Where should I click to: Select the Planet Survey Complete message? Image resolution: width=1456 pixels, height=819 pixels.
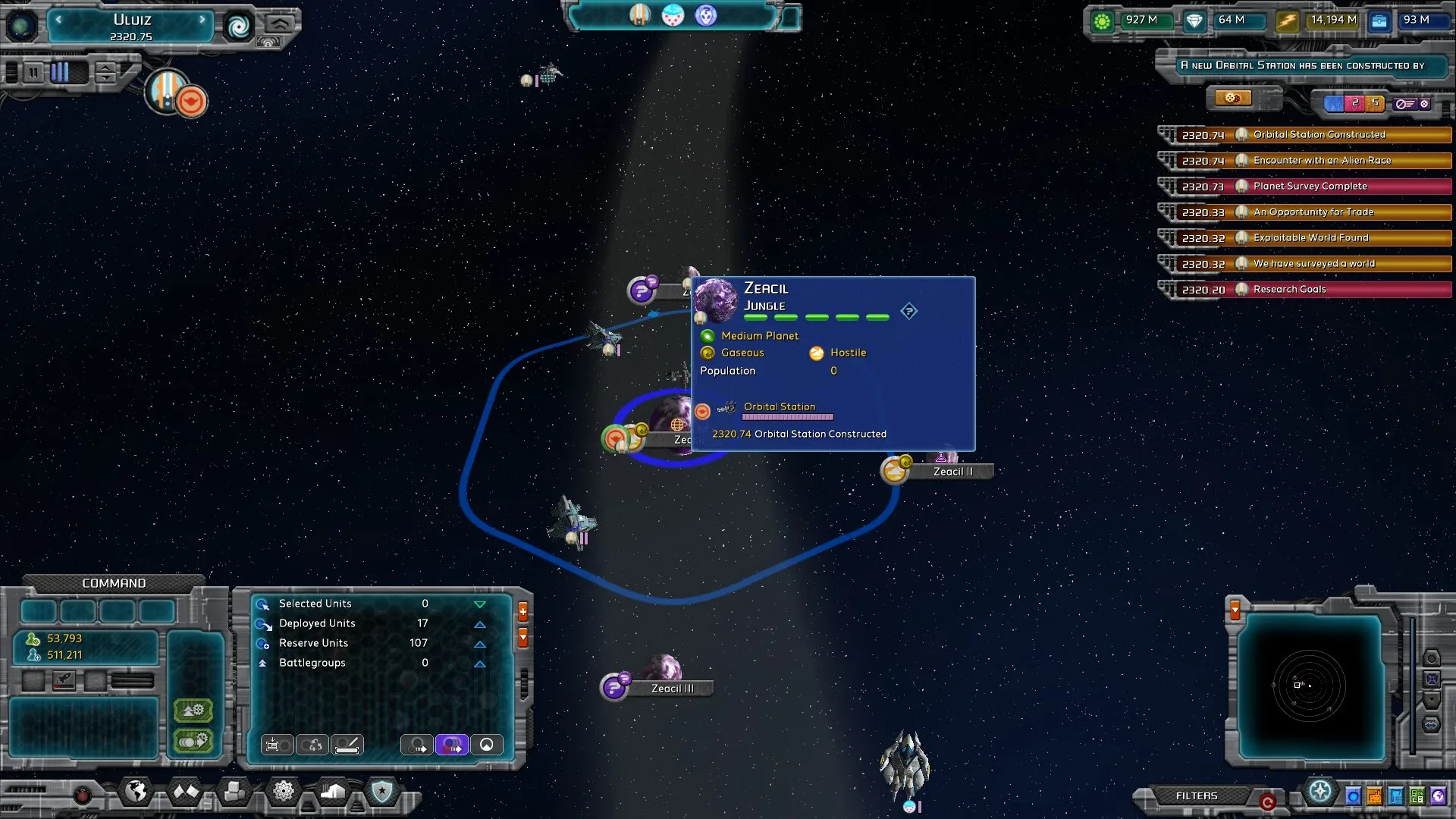pos(1310,187)
